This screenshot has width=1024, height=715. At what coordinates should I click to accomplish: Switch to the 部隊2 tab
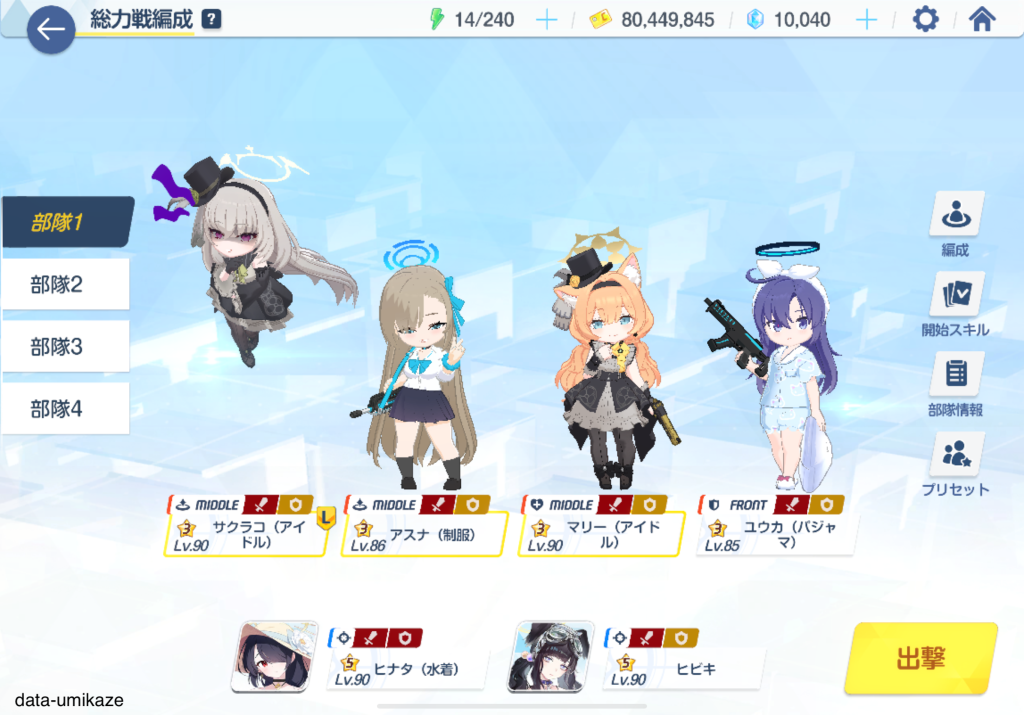coord(67,285)
